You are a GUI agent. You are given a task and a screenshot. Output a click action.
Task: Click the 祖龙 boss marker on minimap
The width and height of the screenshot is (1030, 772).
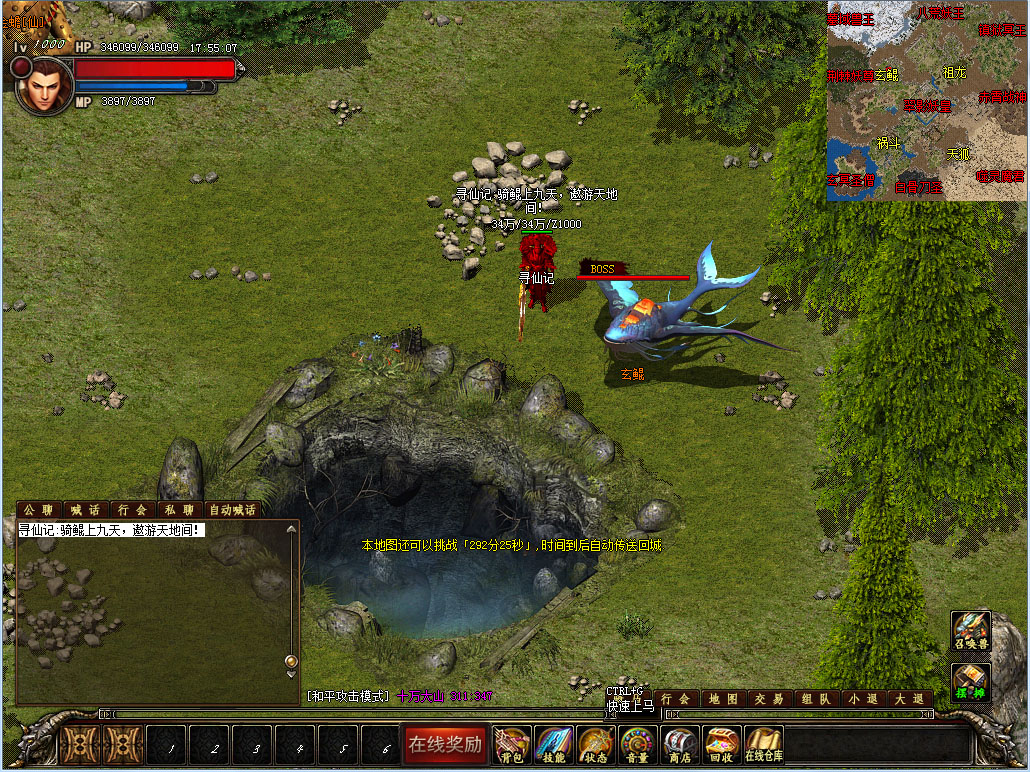954,72
